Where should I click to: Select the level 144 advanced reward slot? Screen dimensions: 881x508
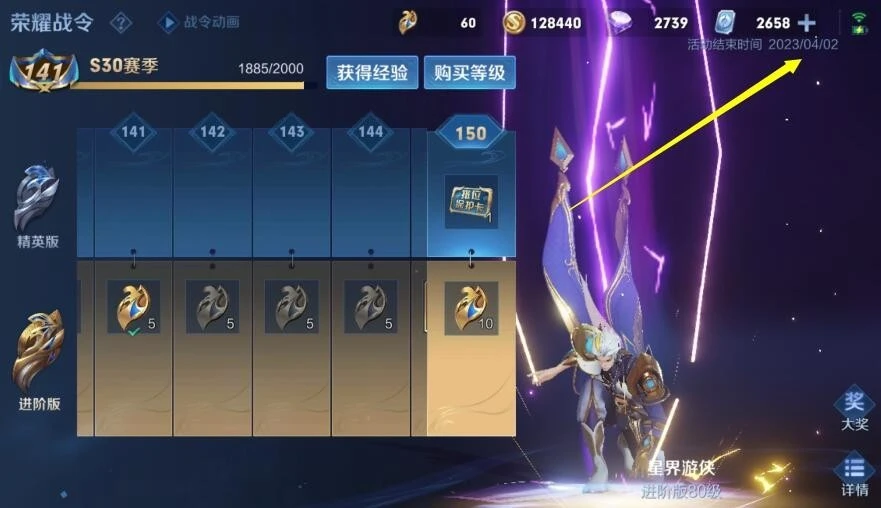pyautogui.click(x=371, y=306)
